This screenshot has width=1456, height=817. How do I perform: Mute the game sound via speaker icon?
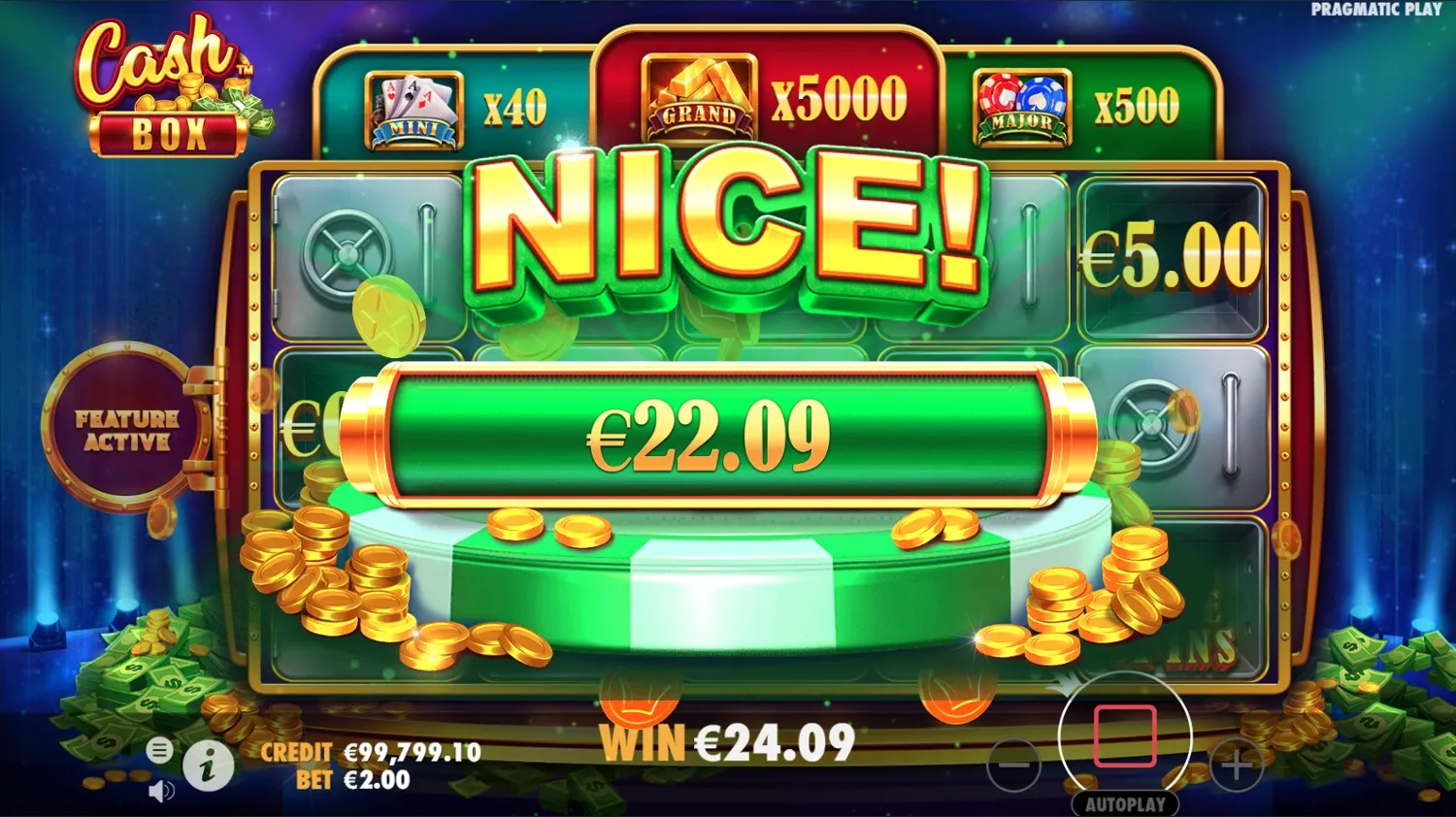click(160, 789)
